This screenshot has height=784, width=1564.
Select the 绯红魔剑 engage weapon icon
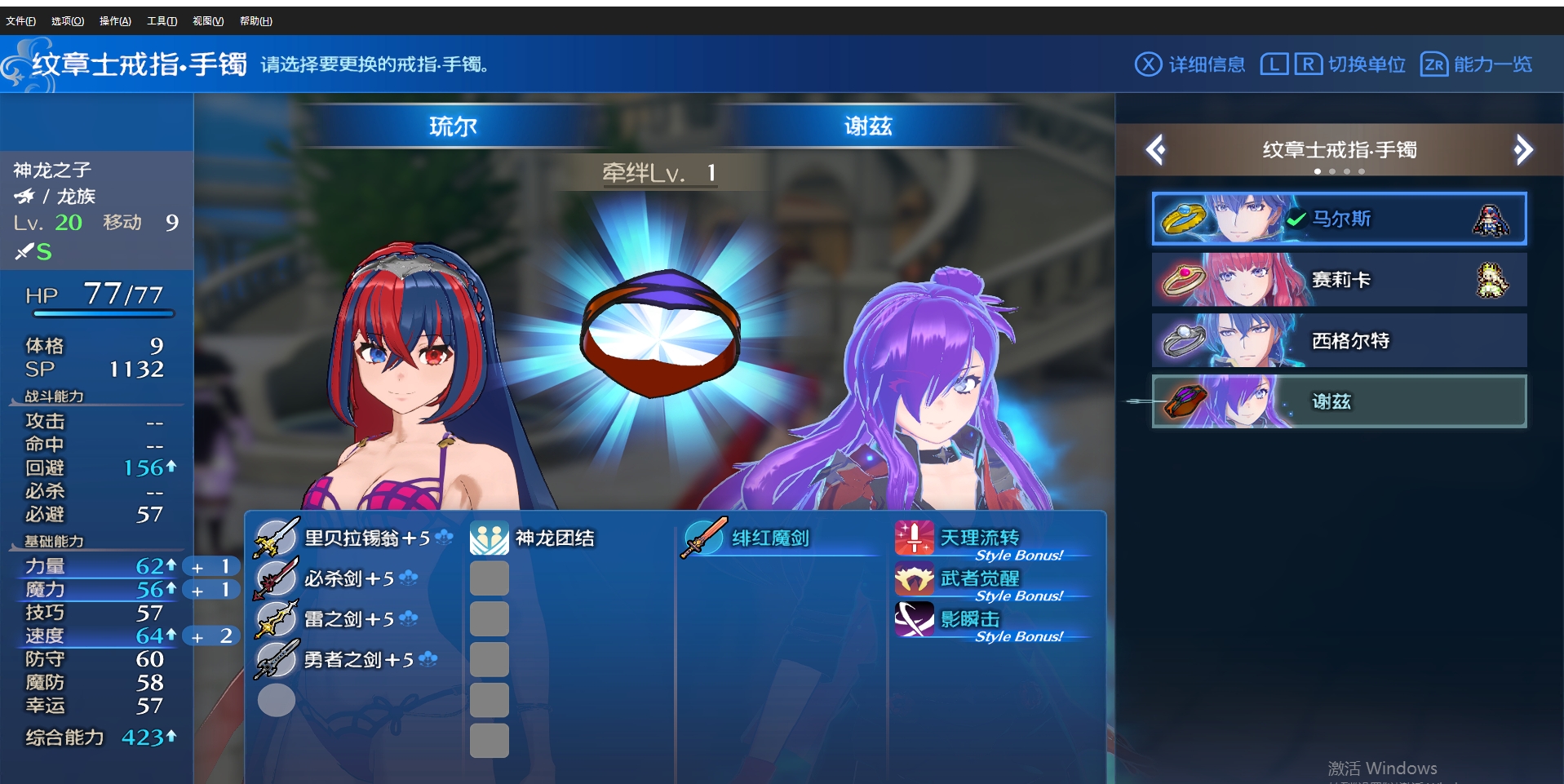[x=703, y=538]
